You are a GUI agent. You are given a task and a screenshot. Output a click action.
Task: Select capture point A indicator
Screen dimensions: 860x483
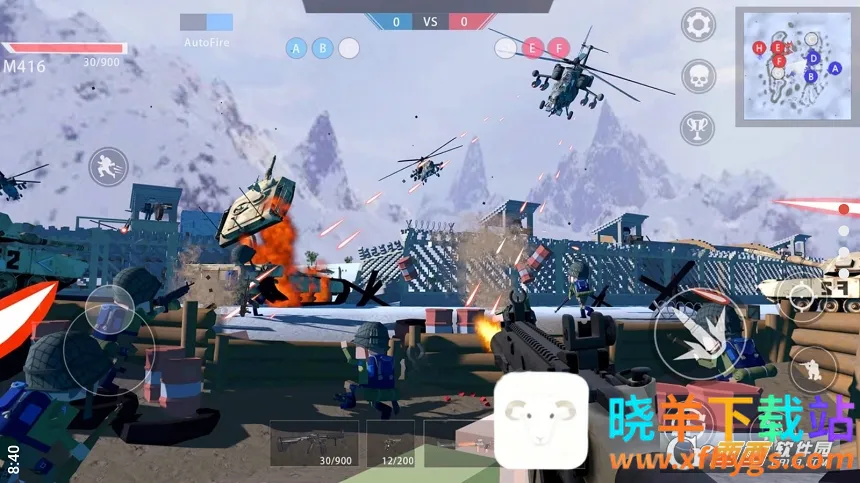[x=297, y=47]
